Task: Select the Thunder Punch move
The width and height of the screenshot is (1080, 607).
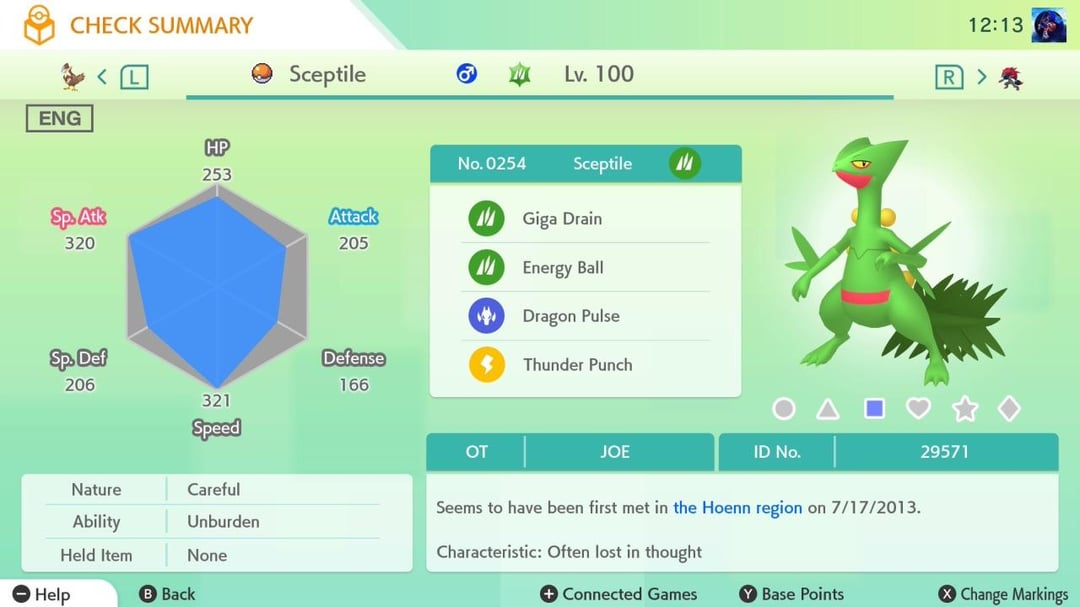Action: [586, 365]
